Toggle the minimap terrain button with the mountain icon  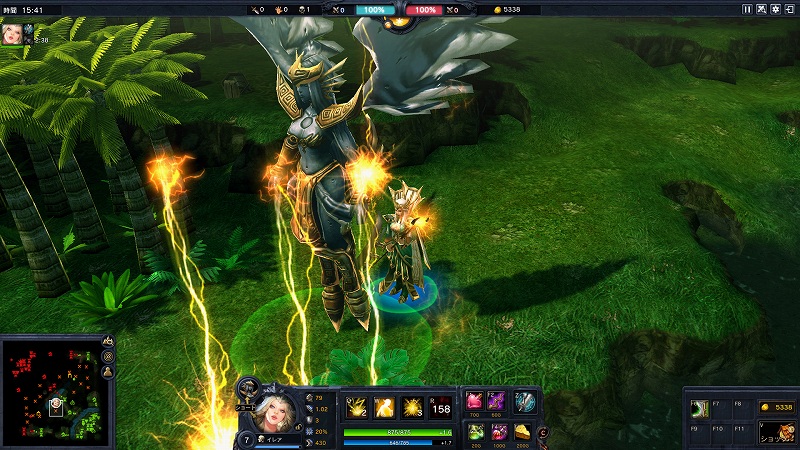(108, 341)
